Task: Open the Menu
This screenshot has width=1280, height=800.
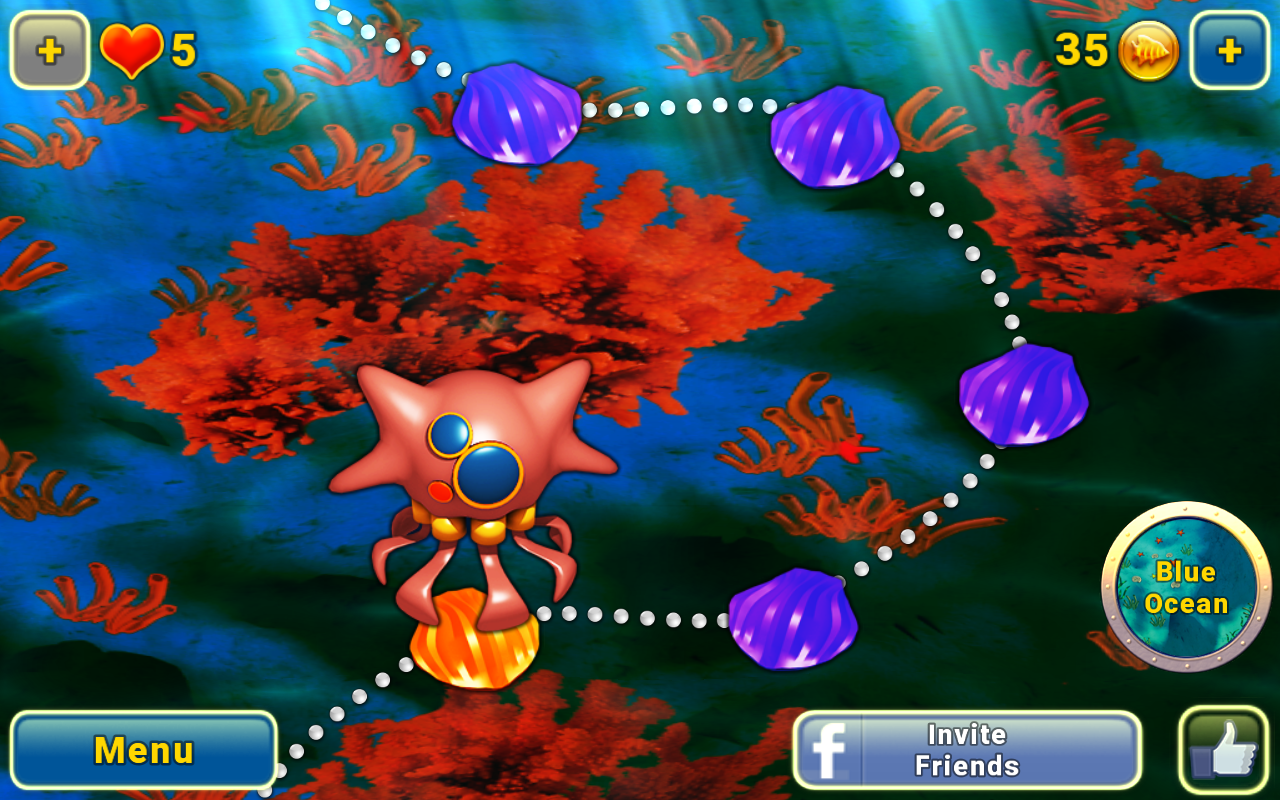Action: pyautogui.click(x=143, y=748)
